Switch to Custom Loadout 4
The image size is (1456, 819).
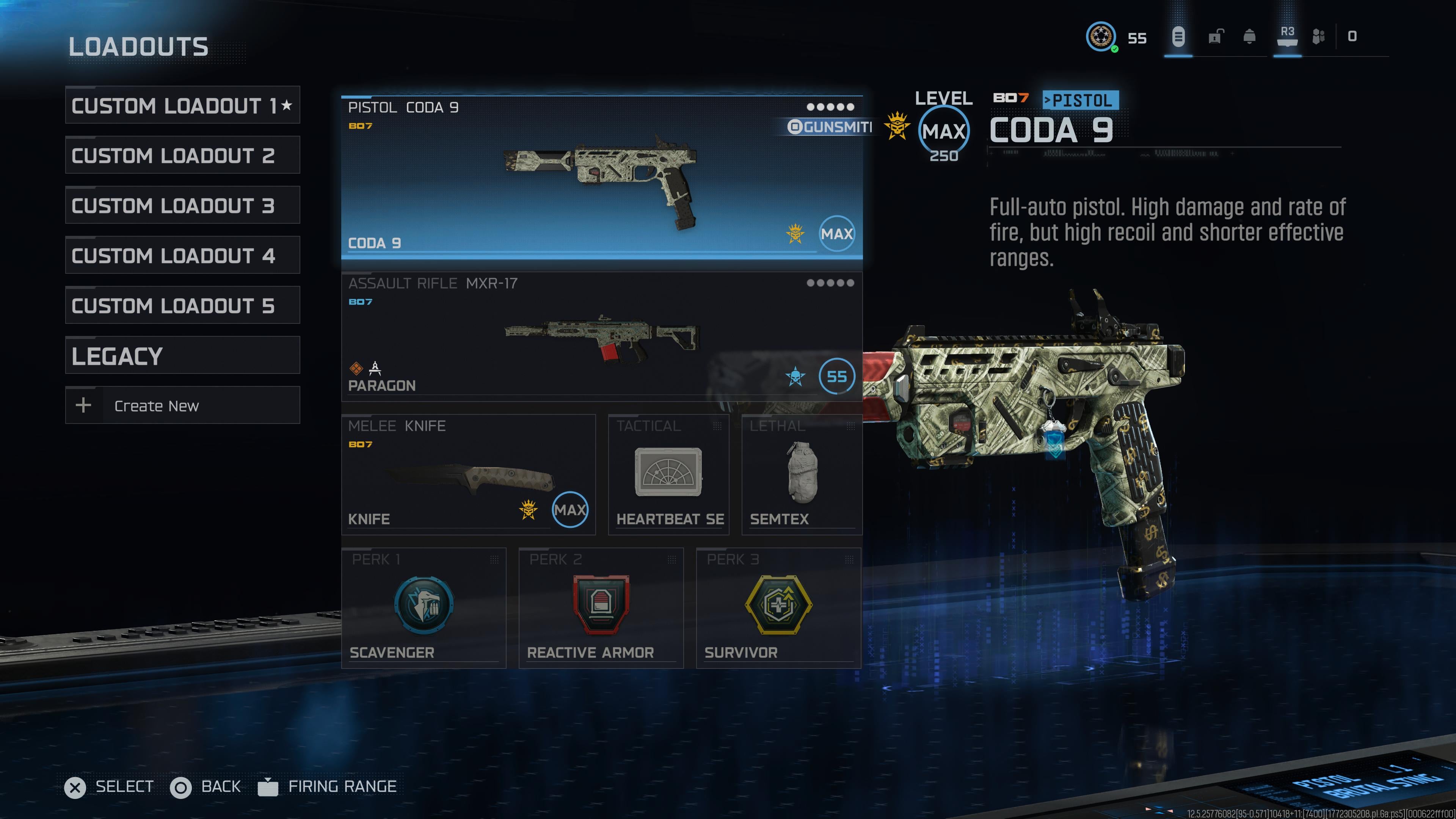tap(182, 256)
